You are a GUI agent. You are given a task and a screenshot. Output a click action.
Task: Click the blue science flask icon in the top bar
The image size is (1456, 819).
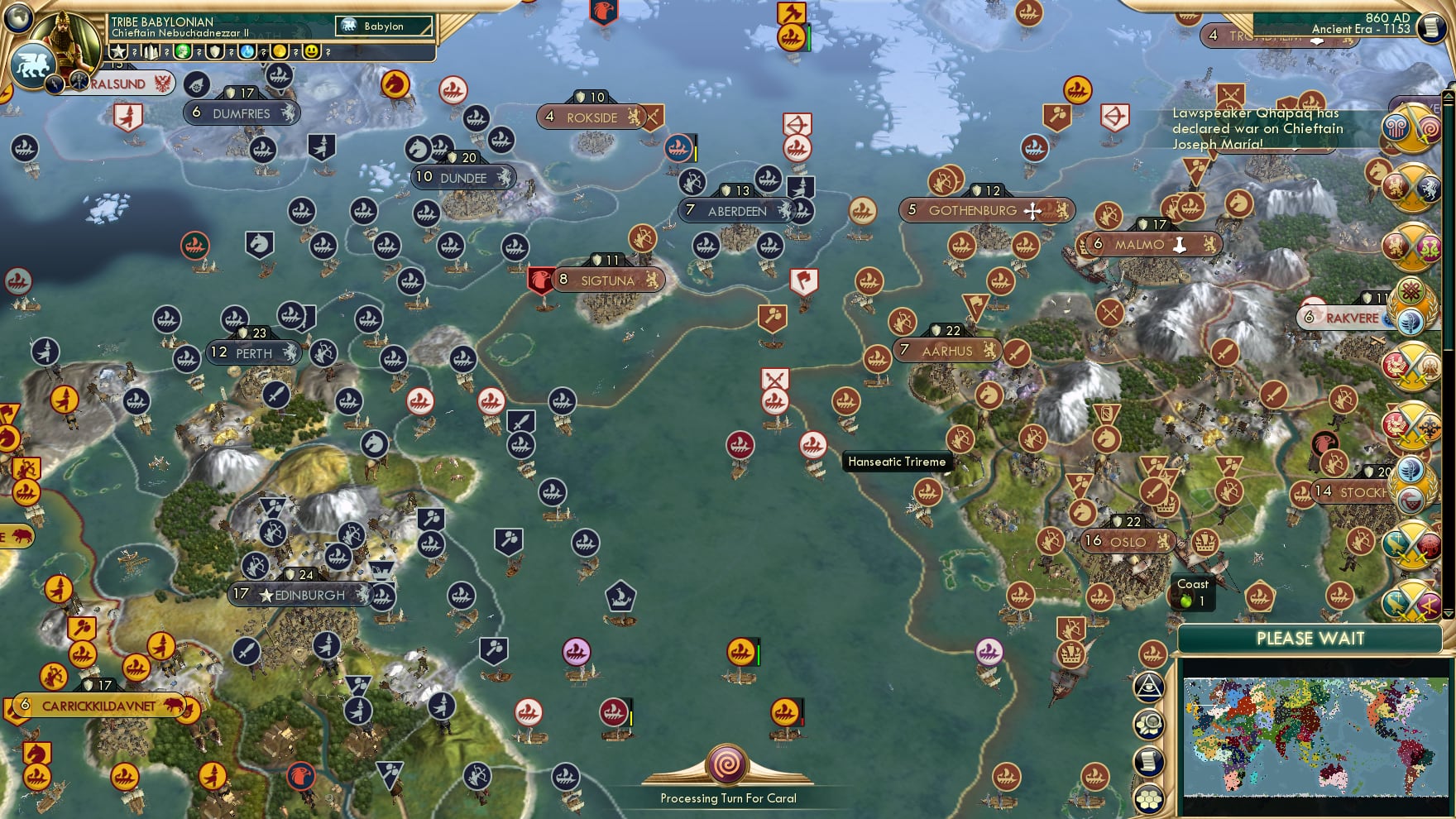pos(247,53)
